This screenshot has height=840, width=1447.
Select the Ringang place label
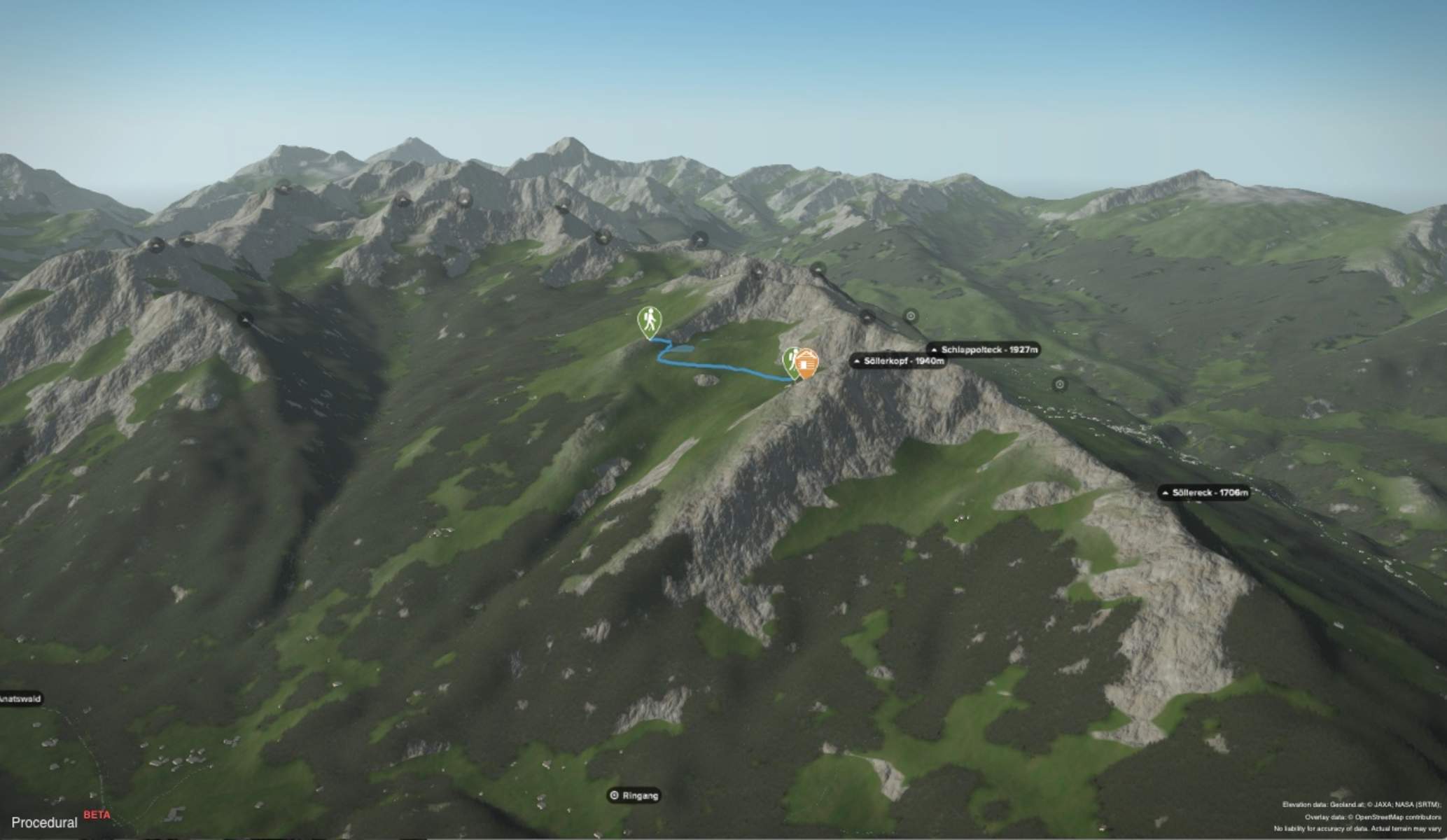(x=634, y=795)
